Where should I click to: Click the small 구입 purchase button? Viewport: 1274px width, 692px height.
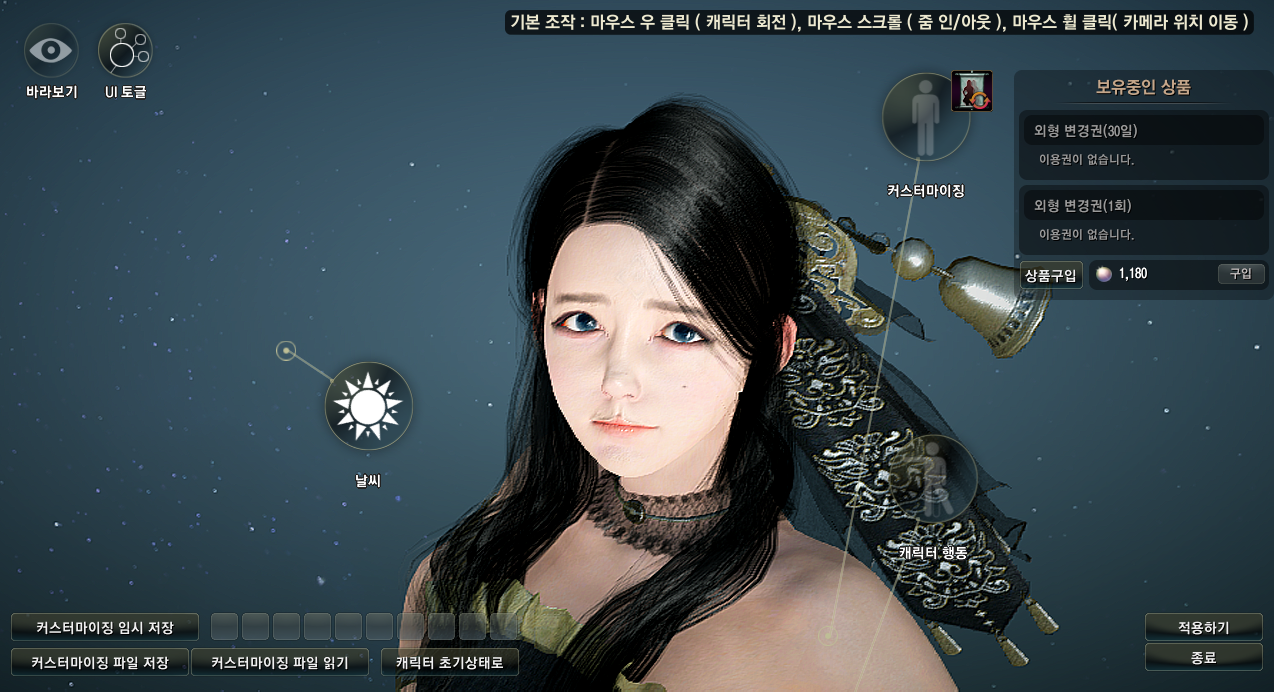1240,274
